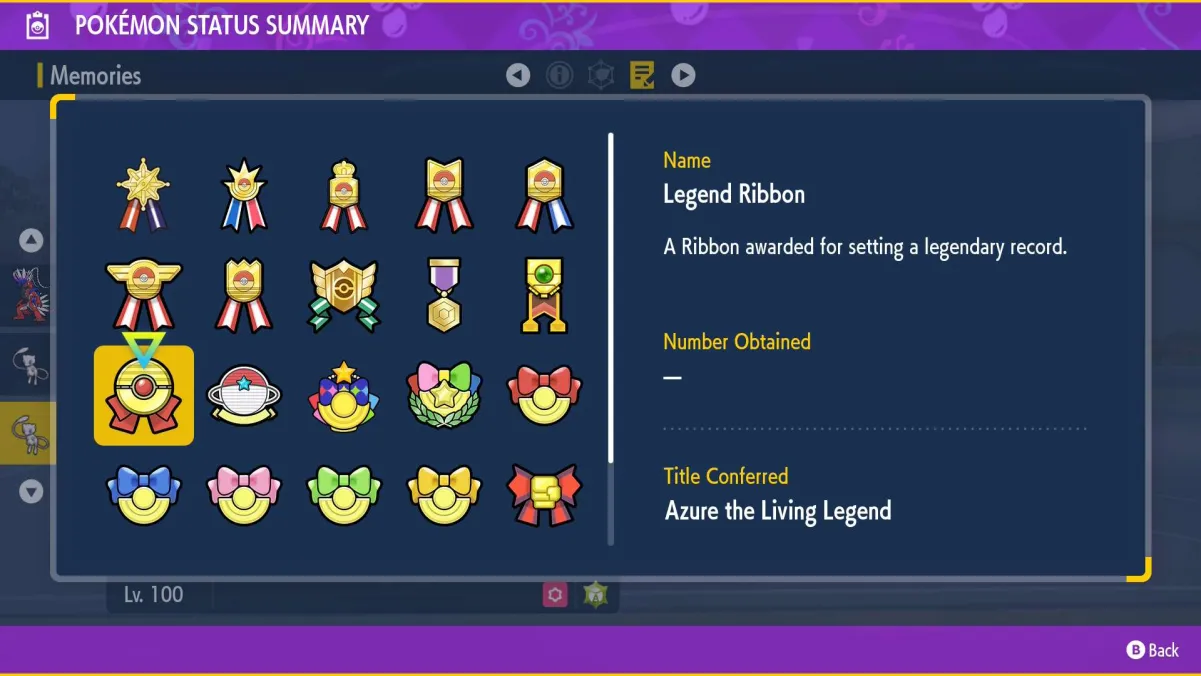The image size is (1201, 676).
Task: Select the rainbow bow with laurel wreath ribbon
Action: pyautogui.click(x=444, y=396)
